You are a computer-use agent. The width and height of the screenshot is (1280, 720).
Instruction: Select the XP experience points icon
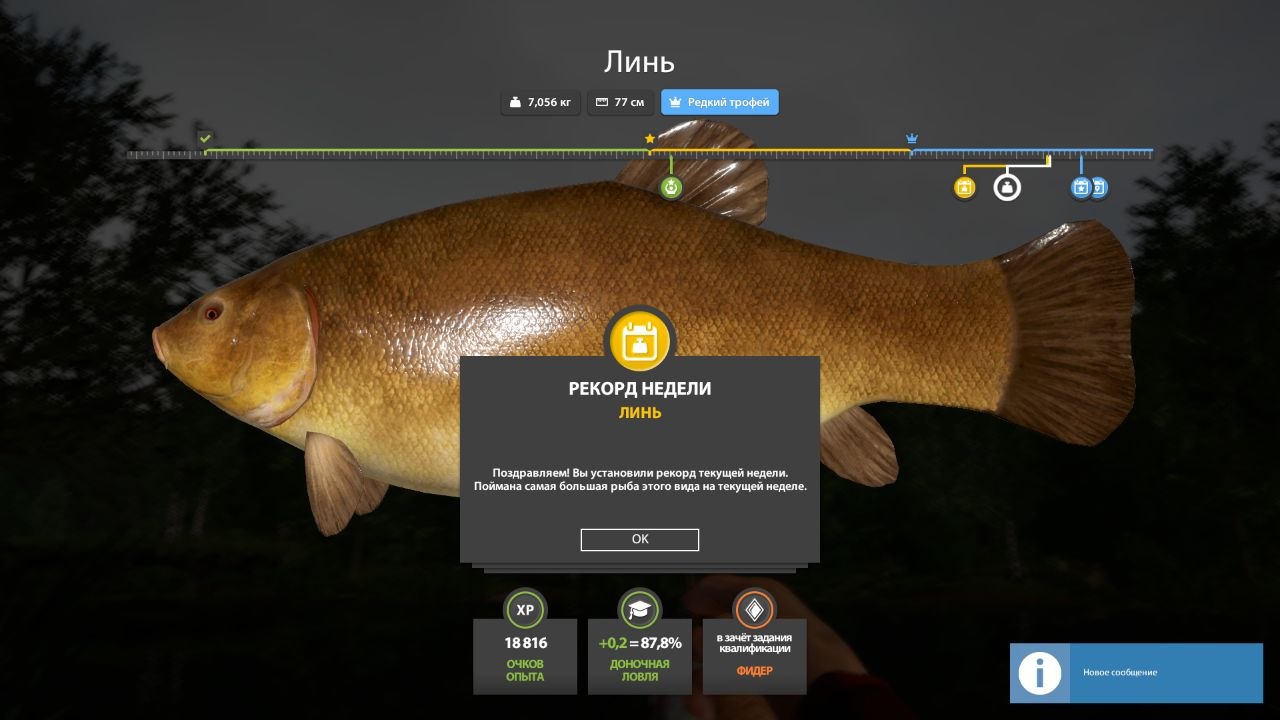pyautogui.click(x=524, y=610)
